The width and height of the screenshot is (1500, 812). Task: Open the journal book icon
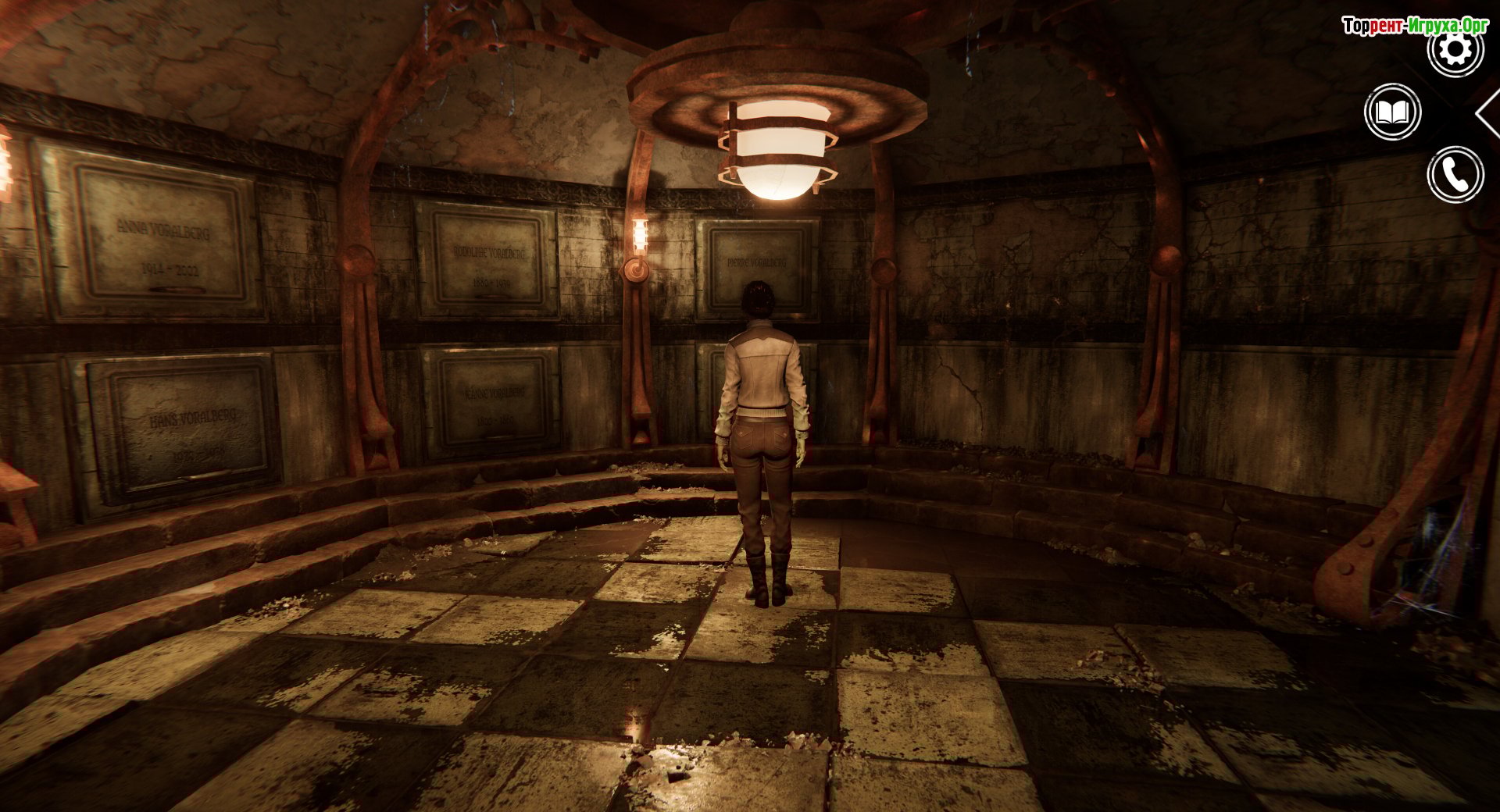pos(1392,112)
